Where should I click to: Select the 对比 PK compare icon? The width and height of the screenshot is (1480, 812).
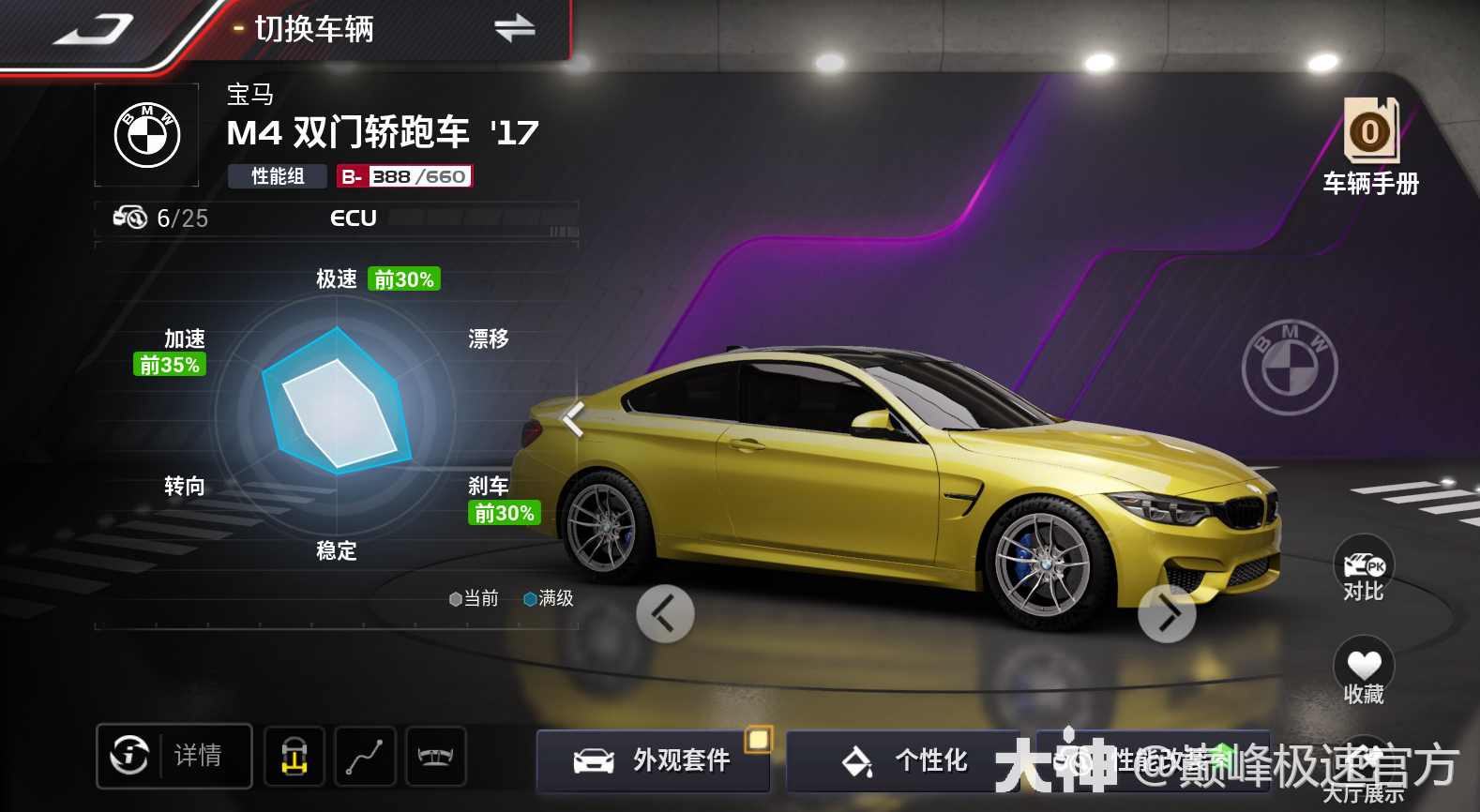click(x=1363, y=567)
